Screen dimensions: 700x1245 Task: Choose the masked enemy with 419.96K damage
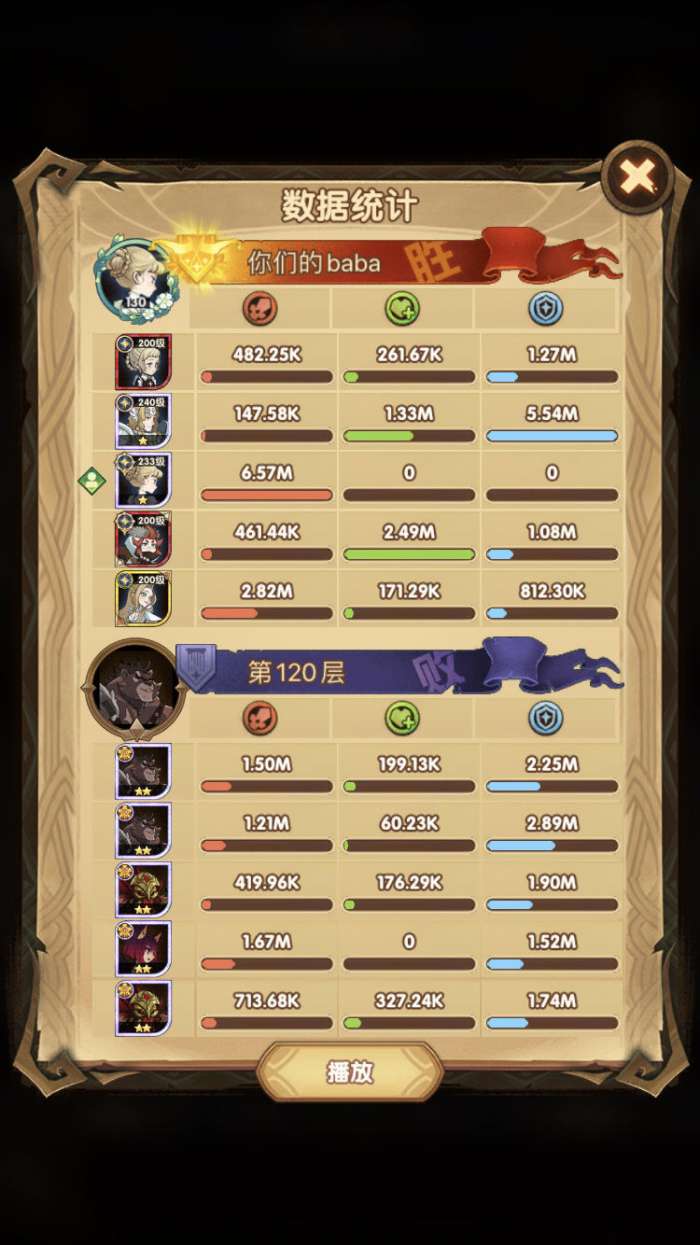click(144, 889)
